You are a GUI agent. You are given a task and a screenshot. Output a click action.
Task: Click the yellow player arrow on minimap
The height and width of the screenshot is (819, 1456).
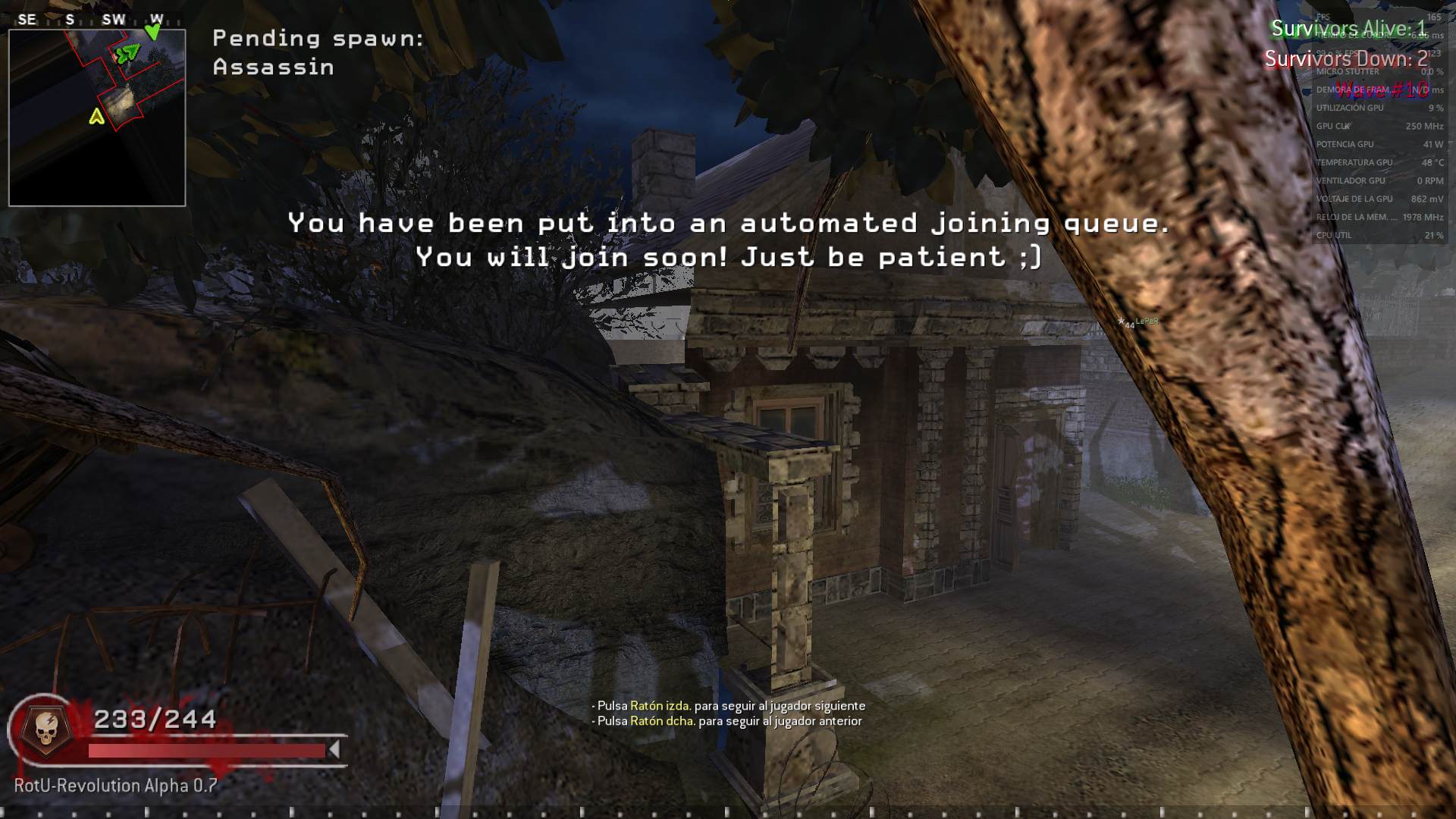pyautogui.click(x=96, y=116)
